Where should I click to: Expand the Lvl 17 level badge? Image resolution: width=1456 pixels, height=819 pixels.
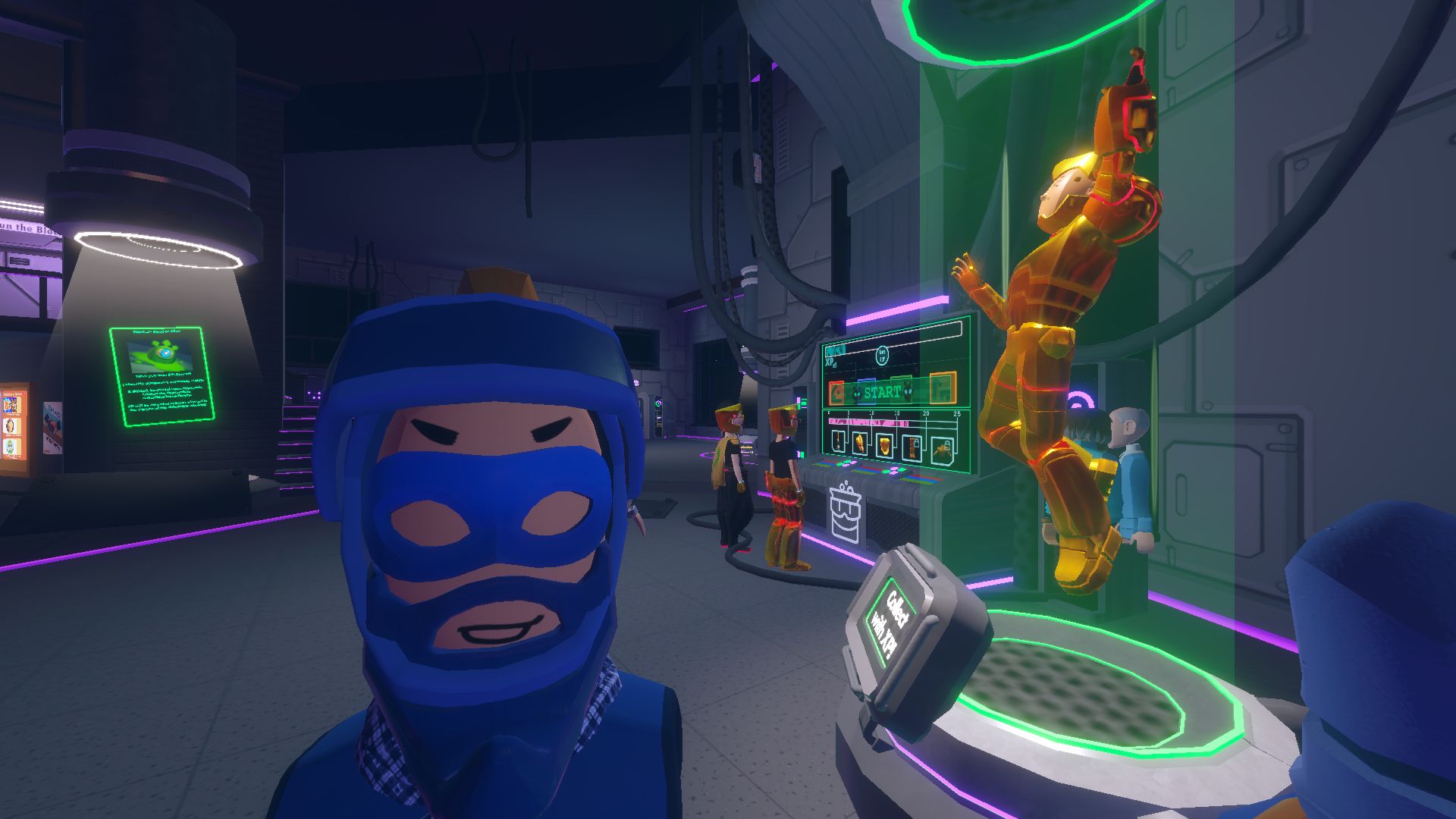[x=883, y=356]
